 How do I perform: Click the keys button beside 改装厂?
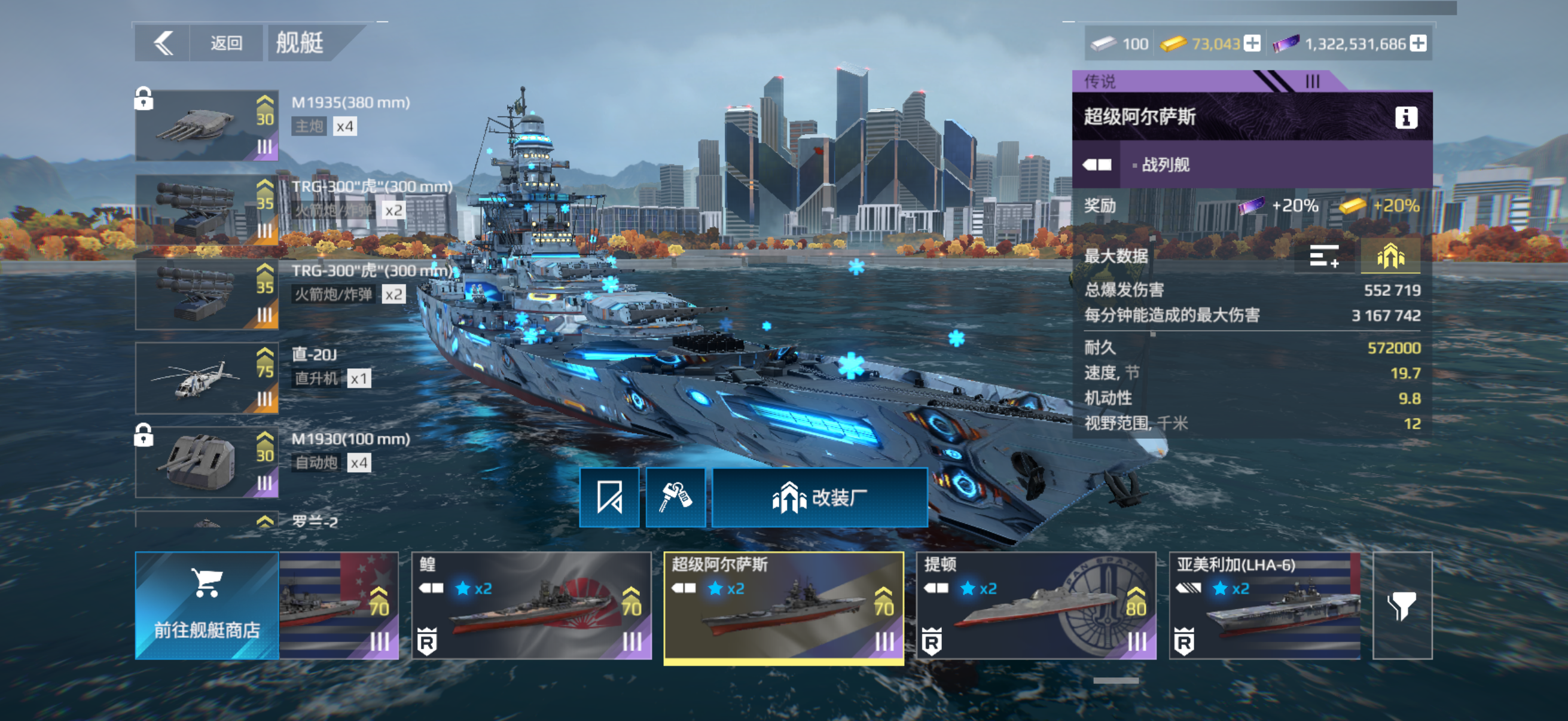(x=675, y=497)
